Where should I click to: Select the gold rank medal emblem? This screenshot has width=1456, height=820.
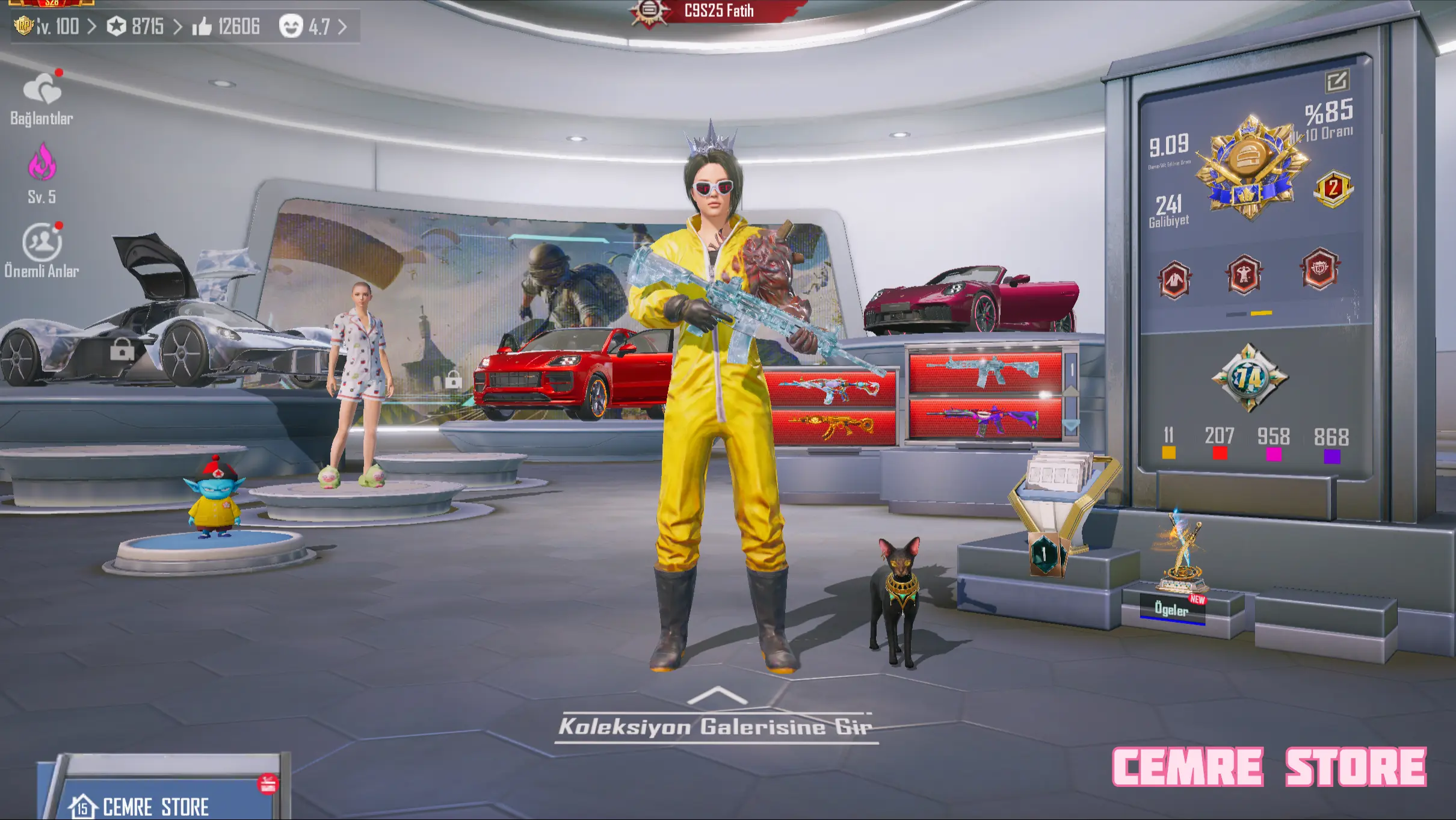(x=1250, y=165)
